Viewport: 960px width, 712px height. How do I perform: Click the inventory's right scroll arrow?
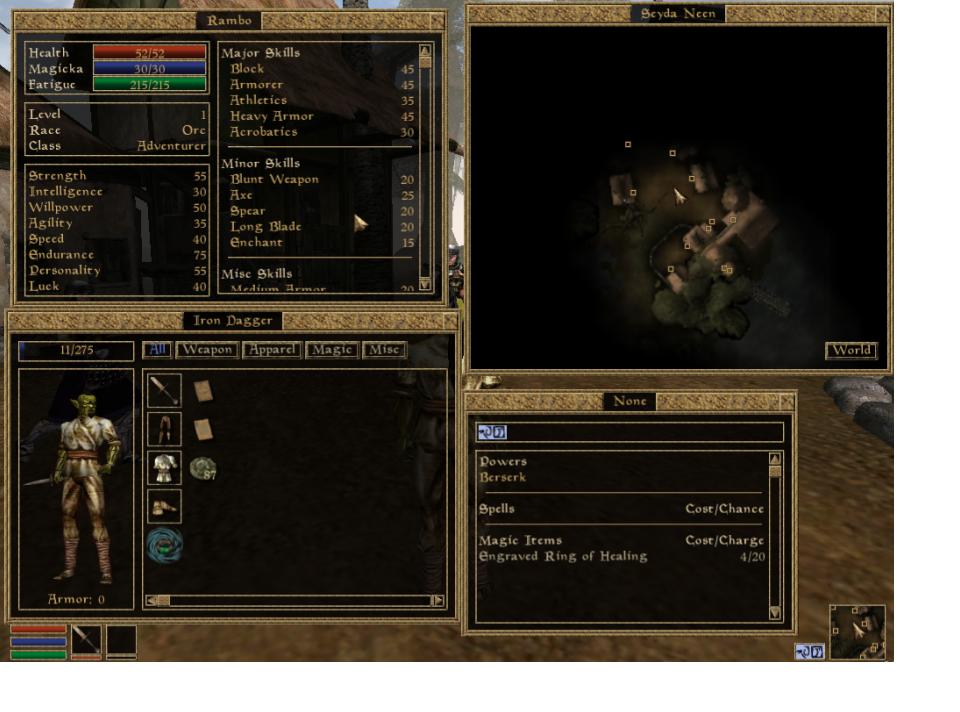coord(438,601)
